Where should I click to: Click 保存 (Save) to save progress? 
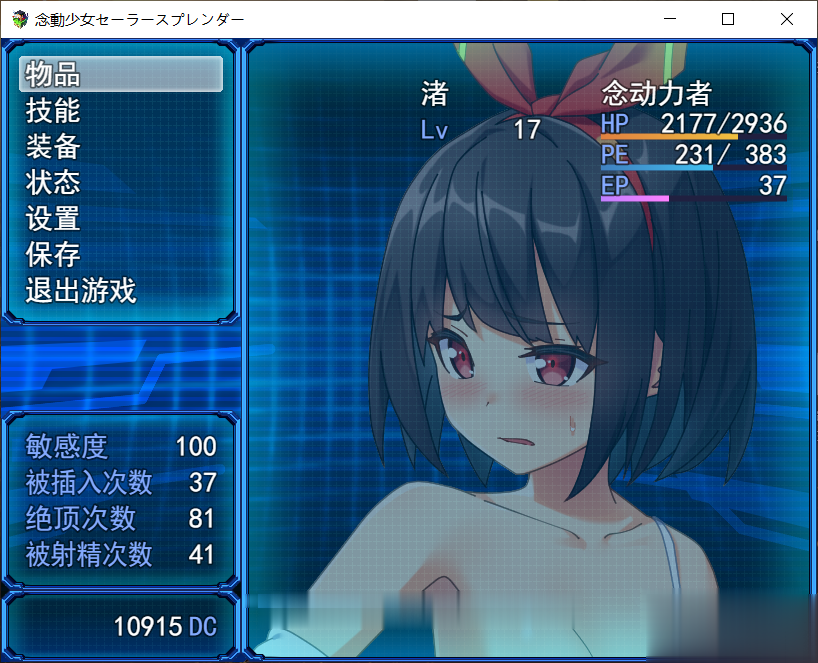120,255
